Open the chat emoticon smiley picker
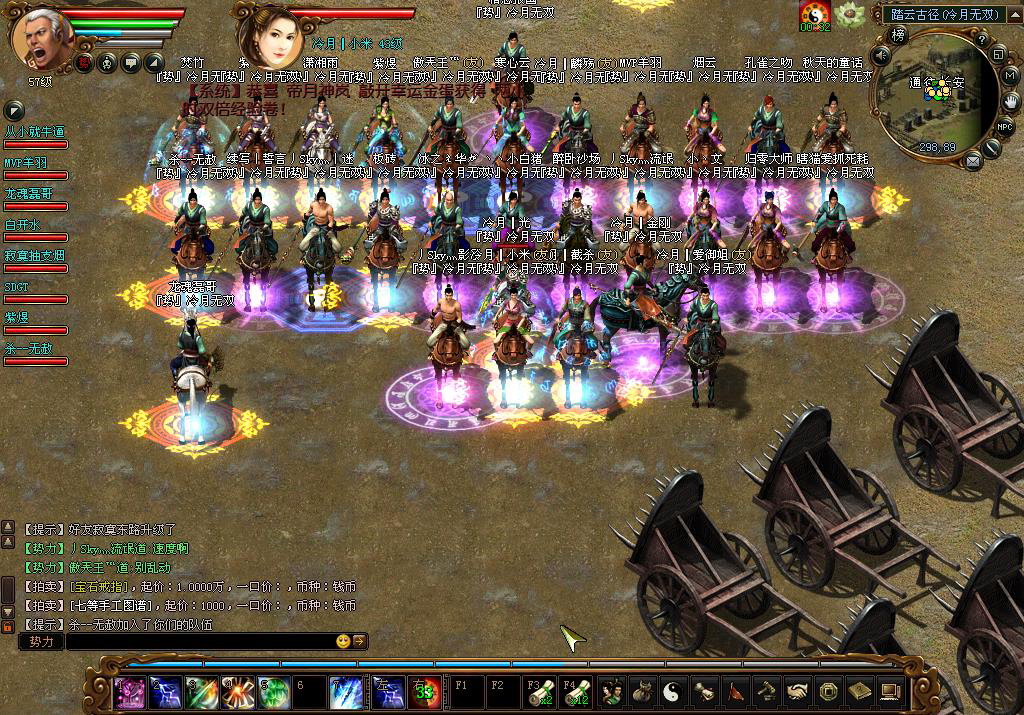This screenshot has height=715, width=1024. coord(343,641)
